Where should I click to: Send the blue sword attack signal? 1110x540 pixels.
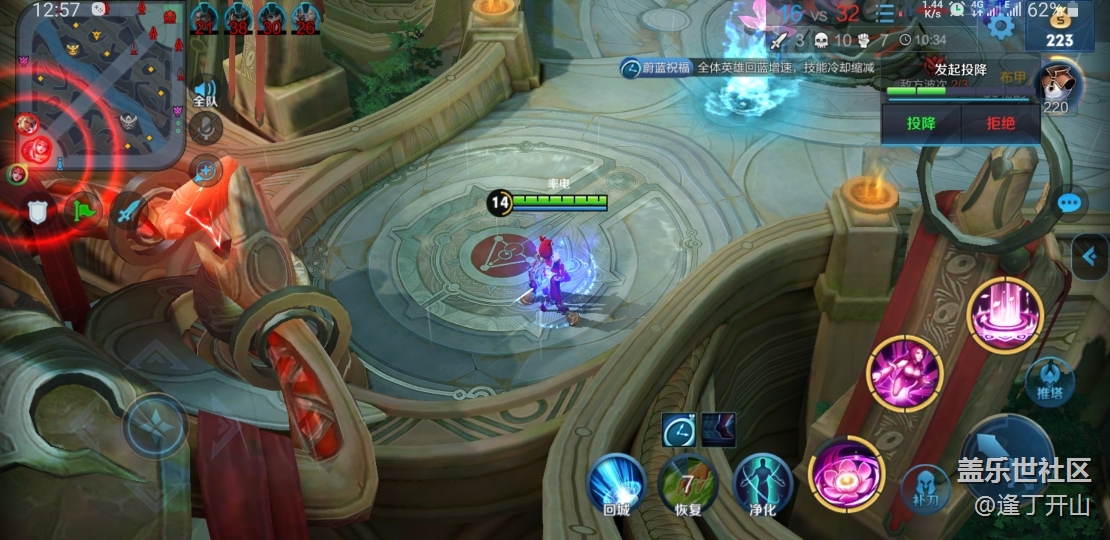coord(128,211)
